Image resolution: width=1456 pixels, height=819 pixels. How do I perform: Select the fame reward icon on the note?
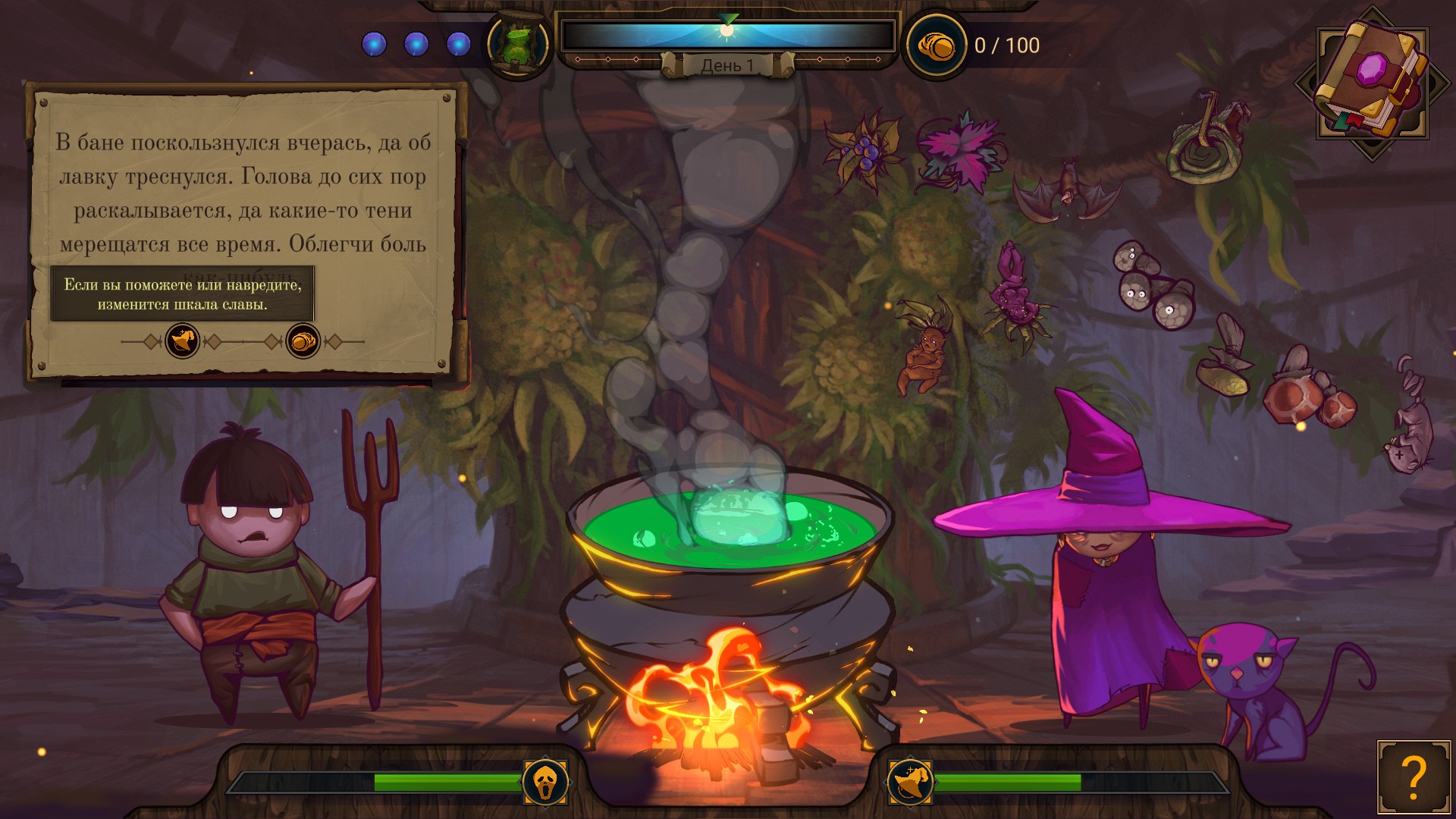(x=182, y=341)
